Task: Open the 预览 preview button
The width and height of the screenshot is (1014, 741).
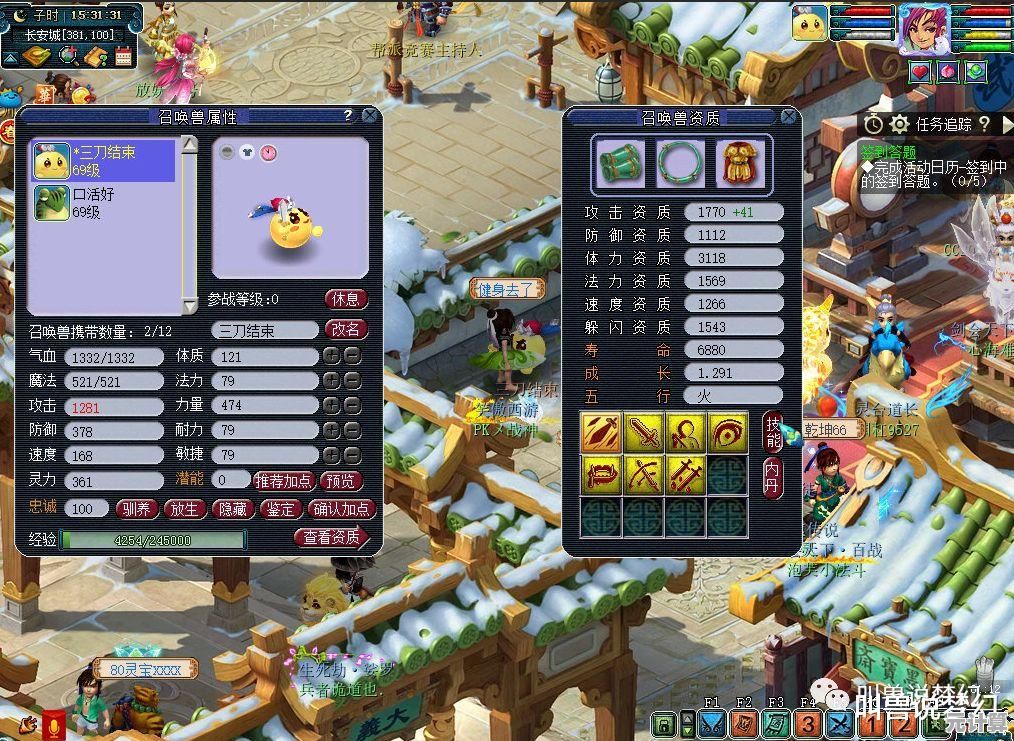Action: pyautogui.click(x=341, y=481)
